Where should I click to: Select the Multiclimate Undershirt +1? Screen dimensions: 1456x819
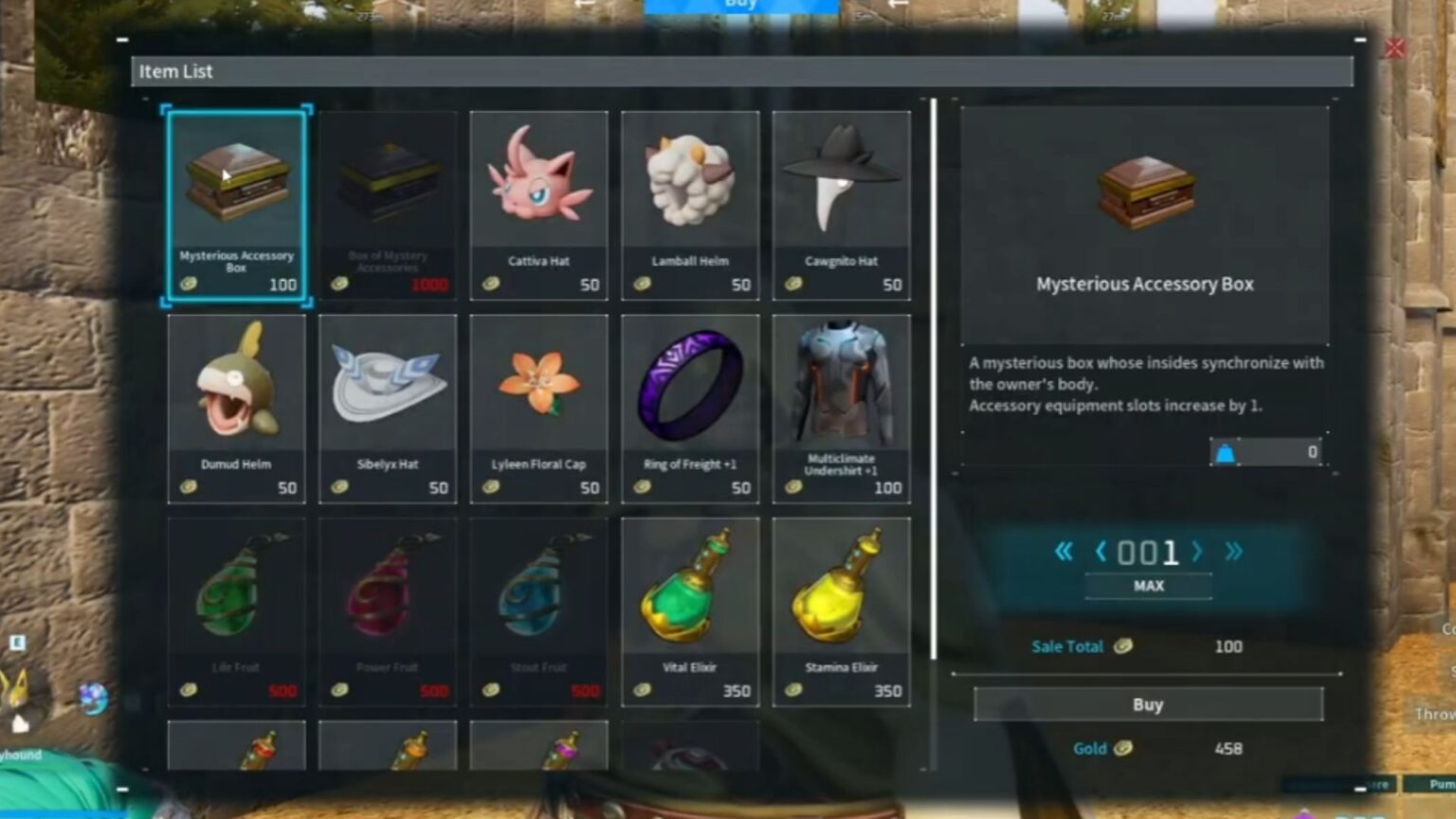point(841,403)
